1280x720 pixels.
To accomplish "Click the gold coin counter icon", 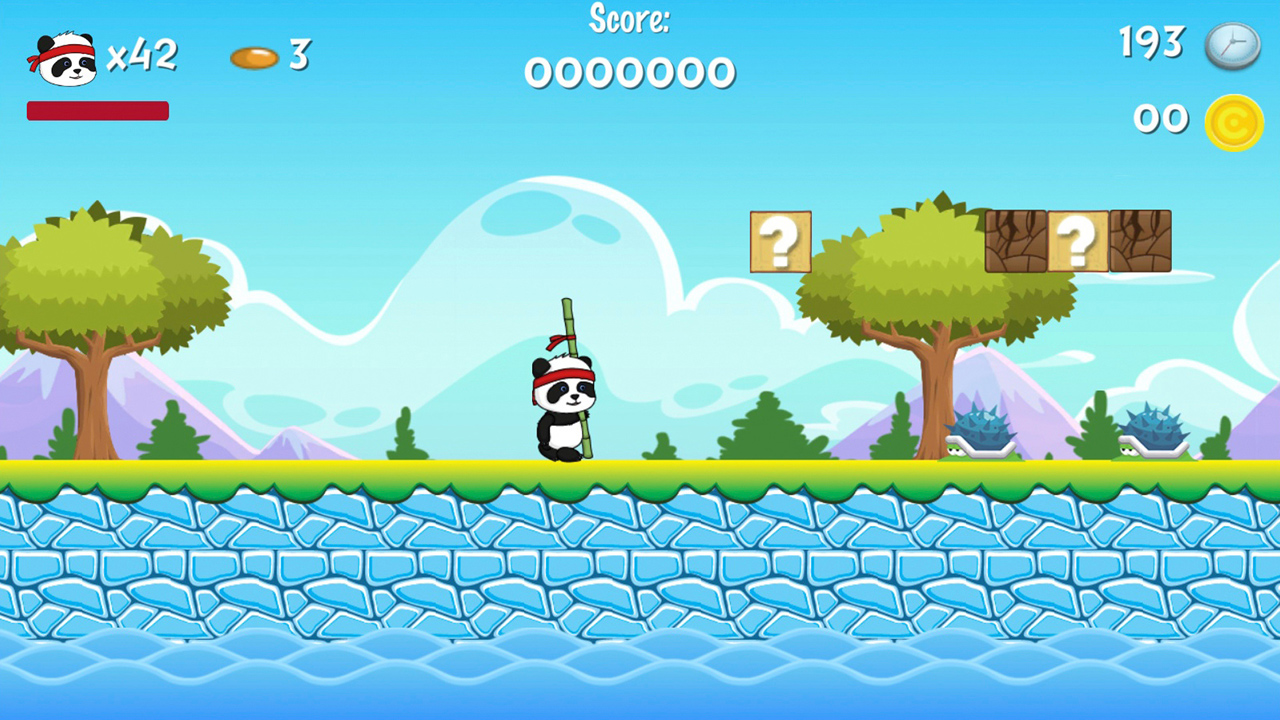I will click(x=1235, y=120).
